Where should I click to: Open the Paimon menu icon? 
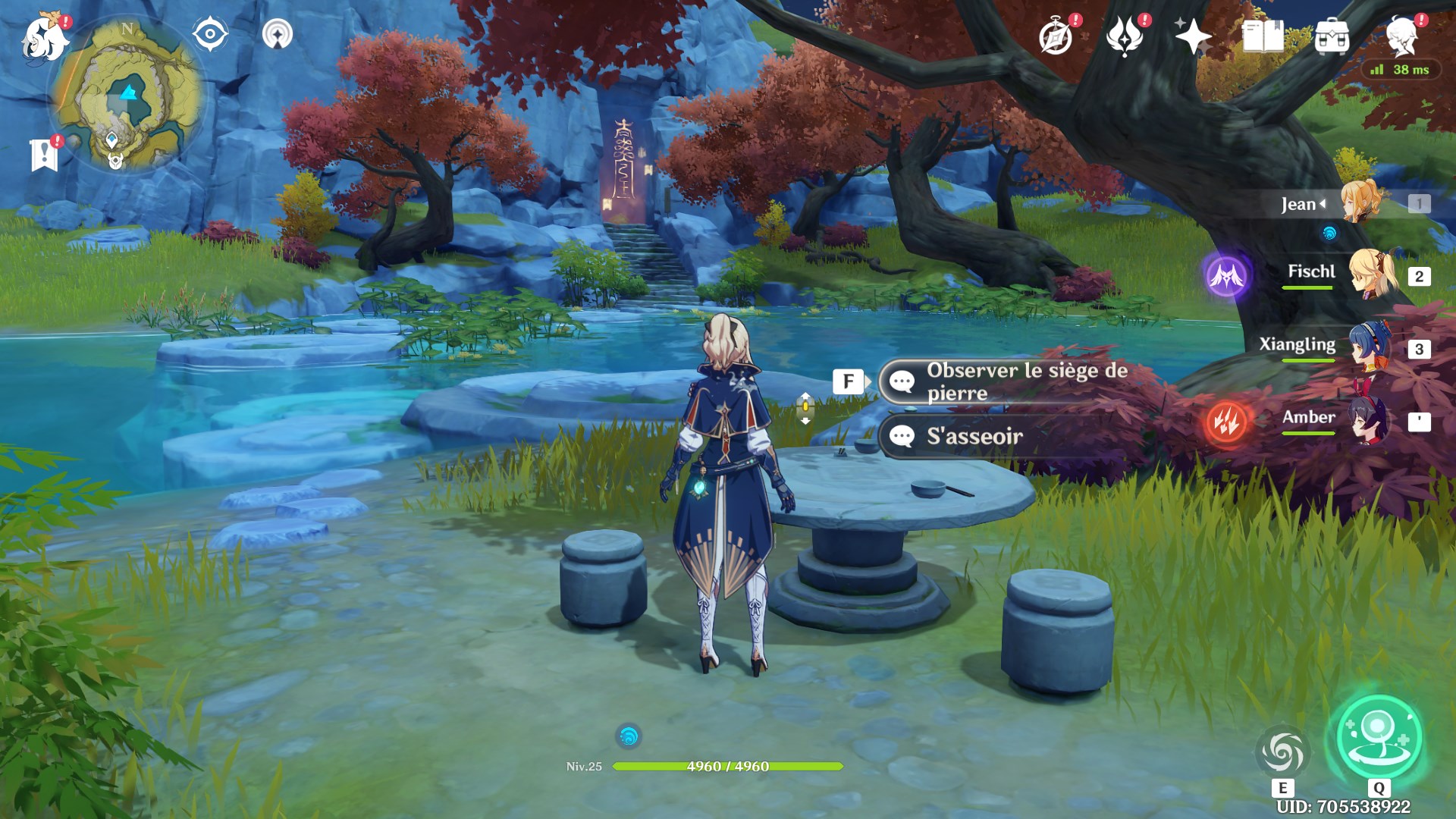[42, 37]
